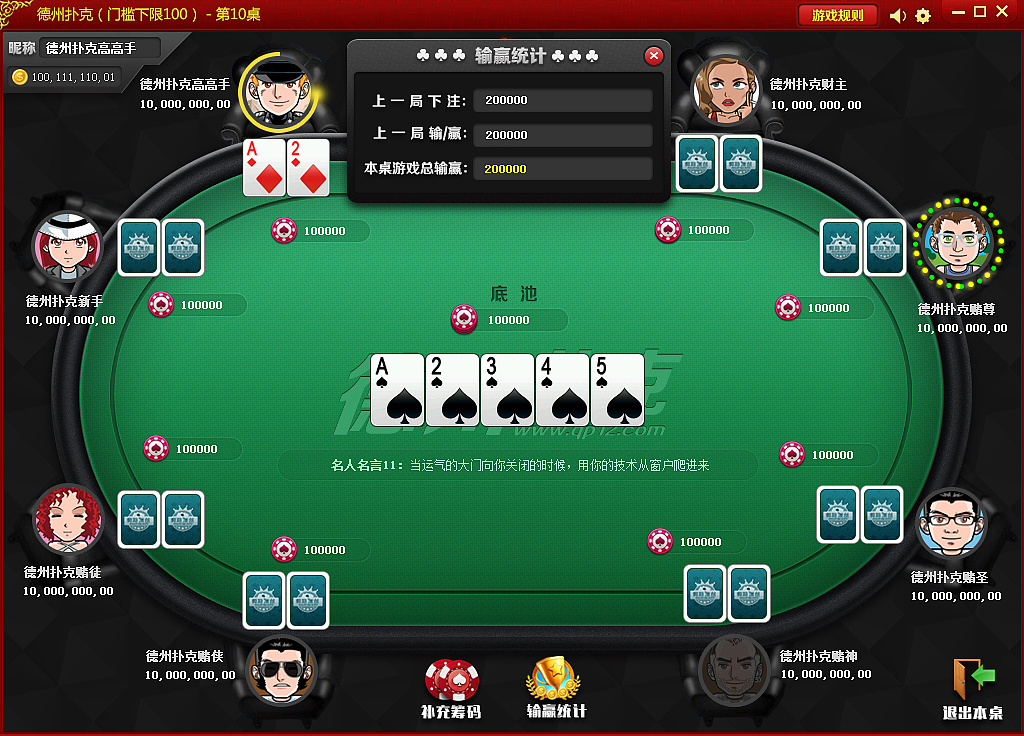Toggle the sound speaker icon
The image size is (1024, 736).
point(897,15)
